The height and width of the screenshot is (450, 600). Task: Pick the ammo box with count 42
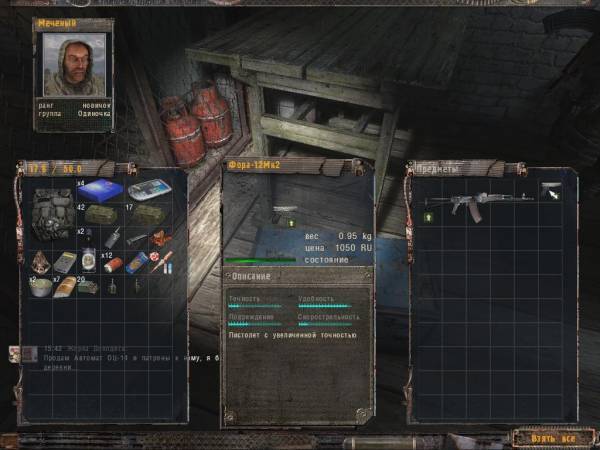(99, 213)
